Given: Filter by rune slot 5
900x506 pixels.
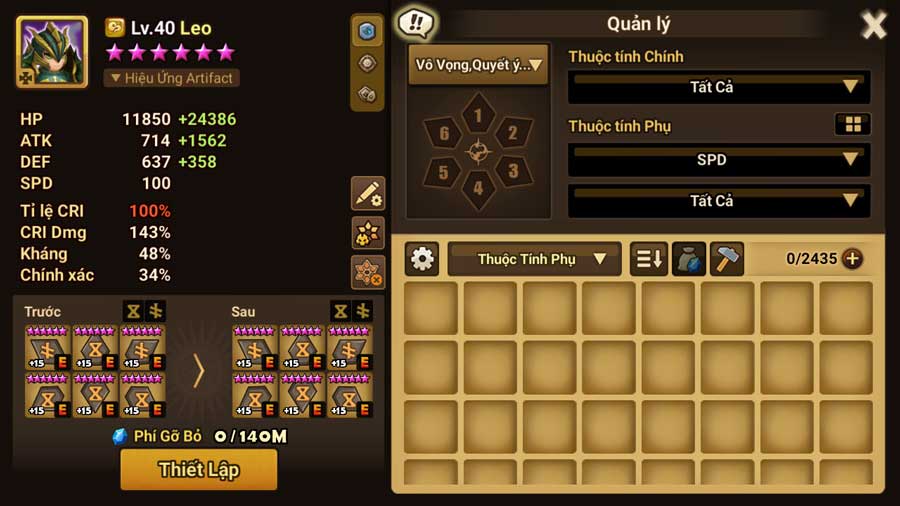Looking at the screenshot, I should coord(444,171).
